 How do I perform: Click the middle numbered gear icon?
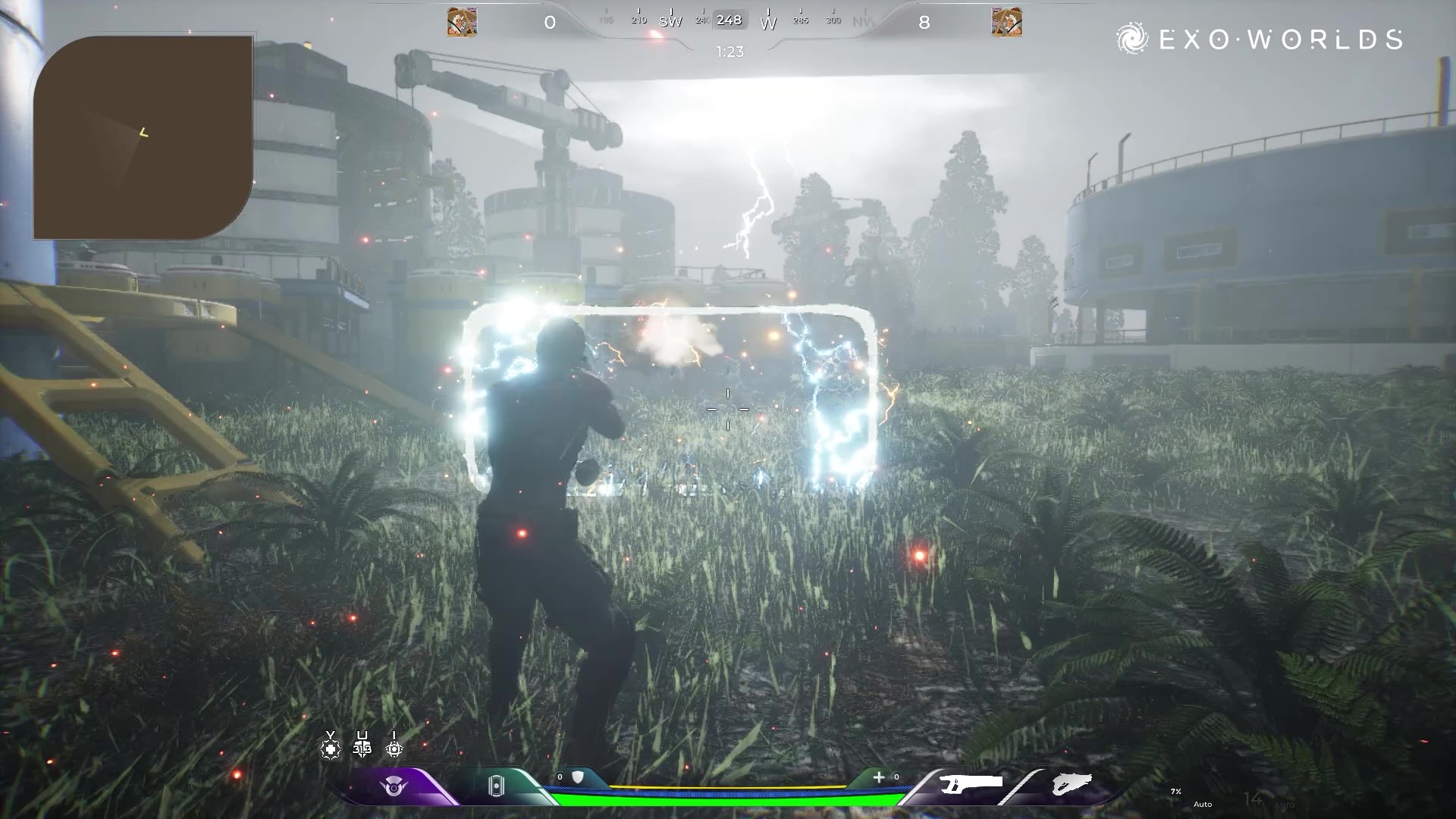[362, 748]
